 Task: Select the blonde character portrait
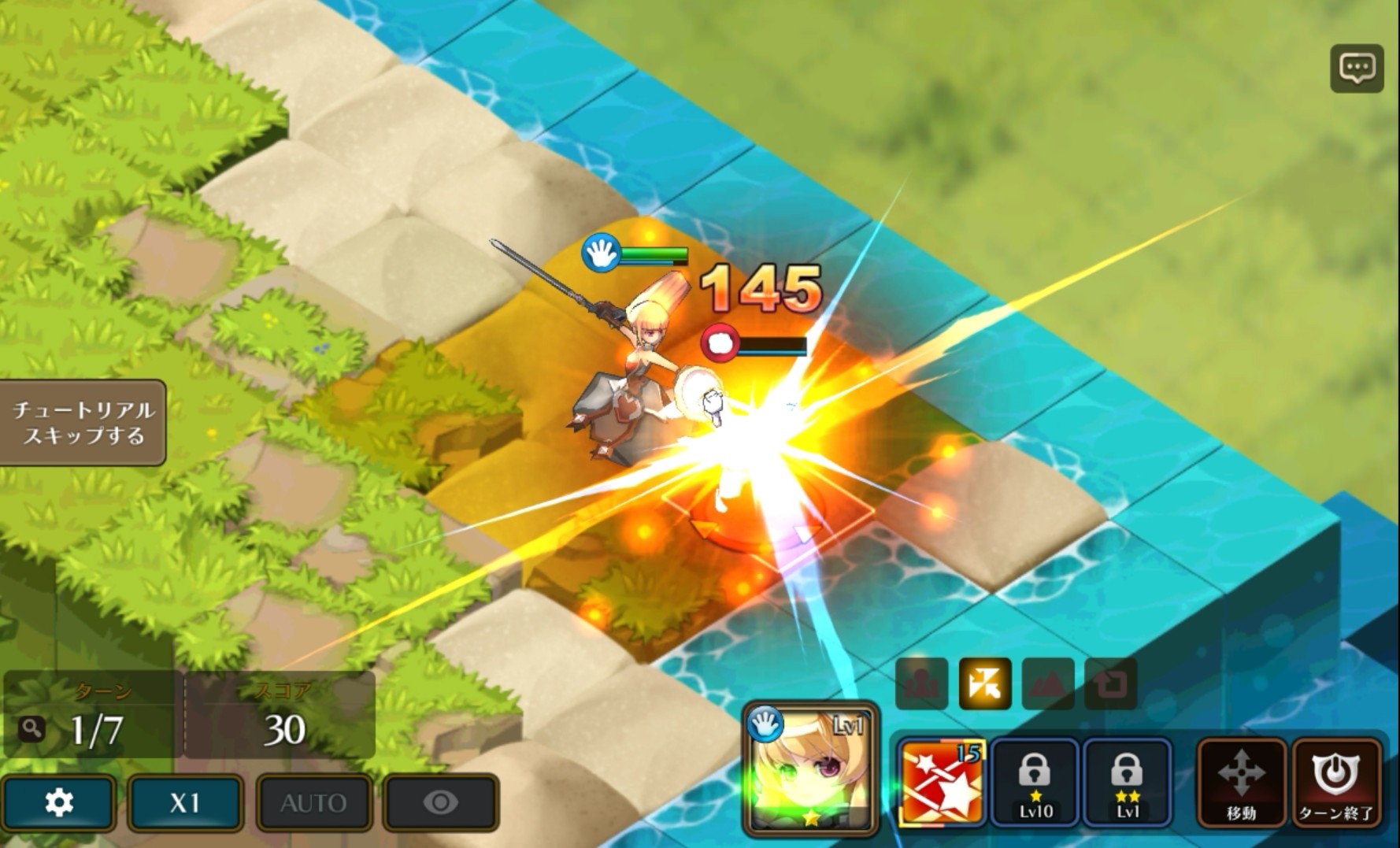[810, 768]
